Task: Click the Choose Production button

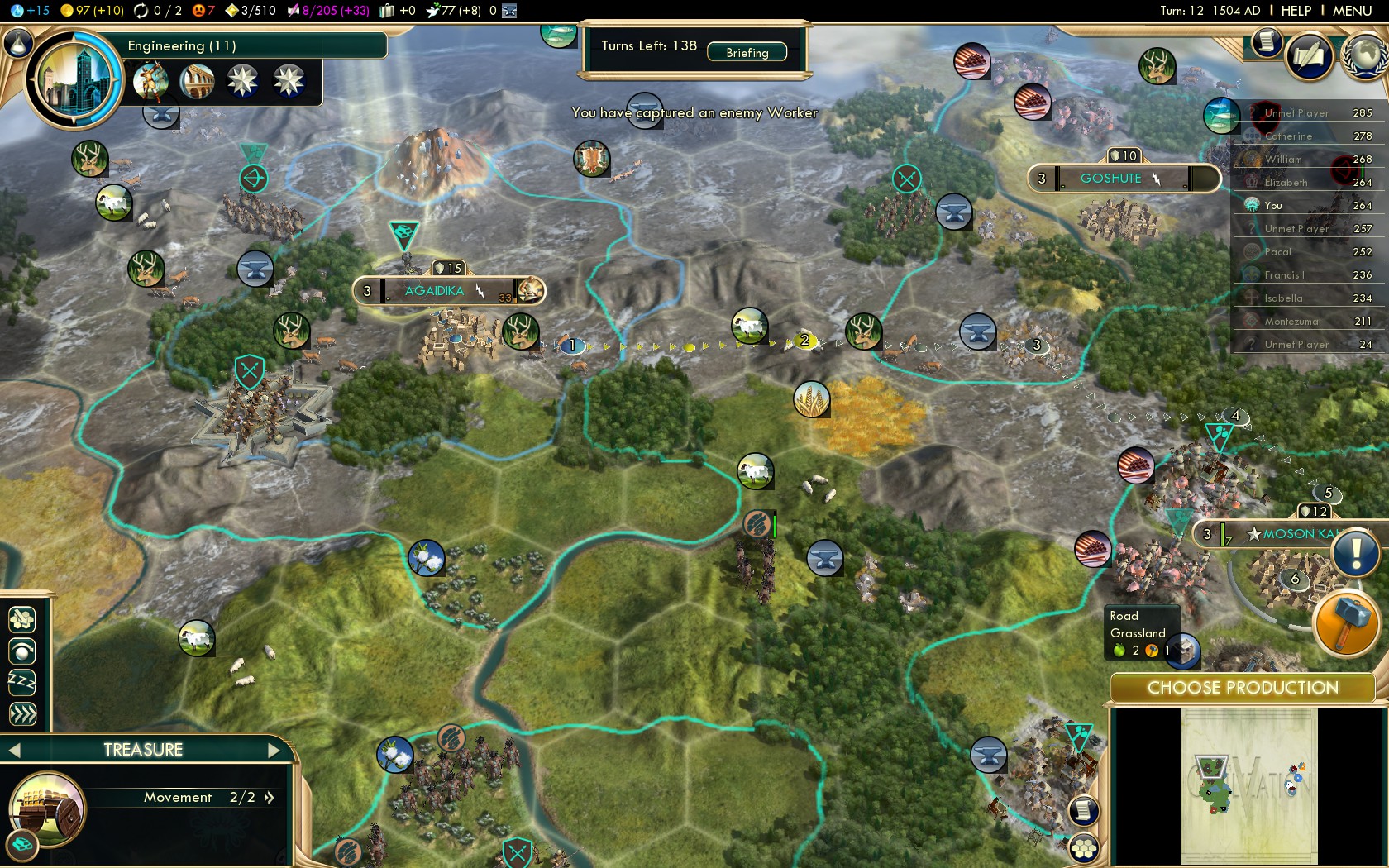Action: (1242, 688)
